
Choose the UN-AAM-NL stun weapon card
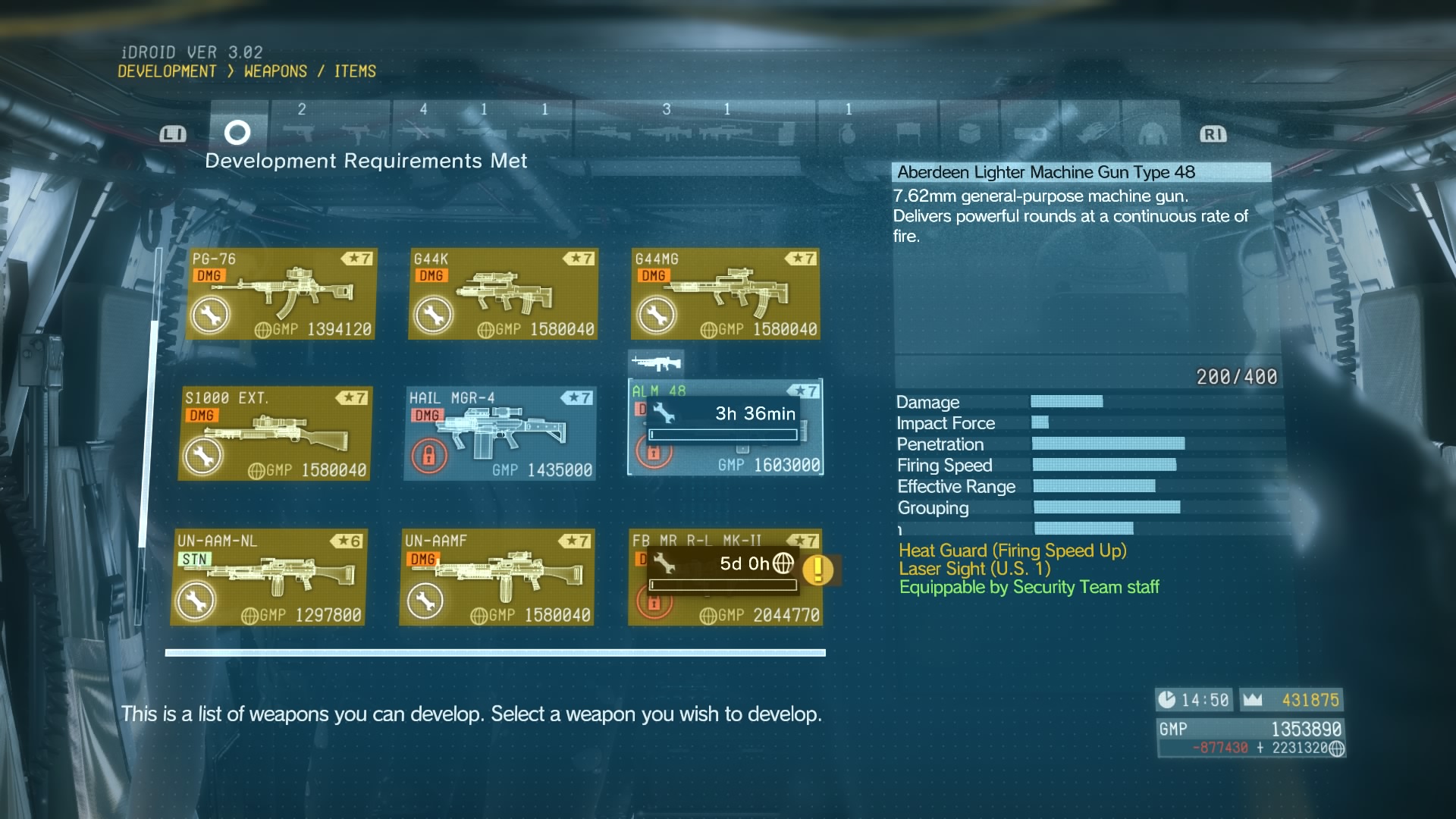[269, 578]
